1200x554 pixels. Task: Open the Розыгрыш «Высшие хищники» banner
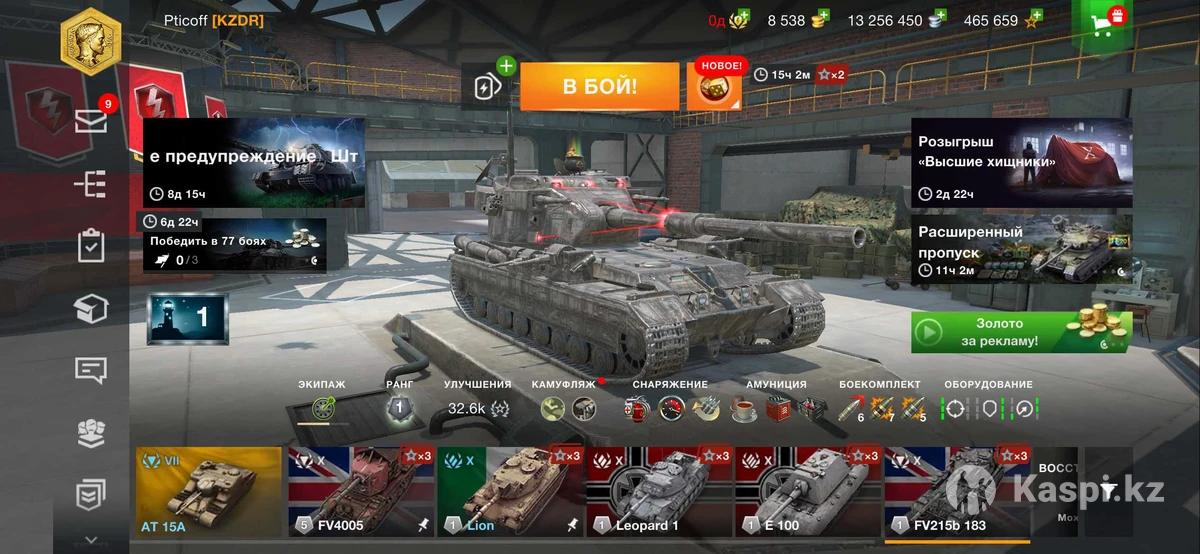[1021, 162]
